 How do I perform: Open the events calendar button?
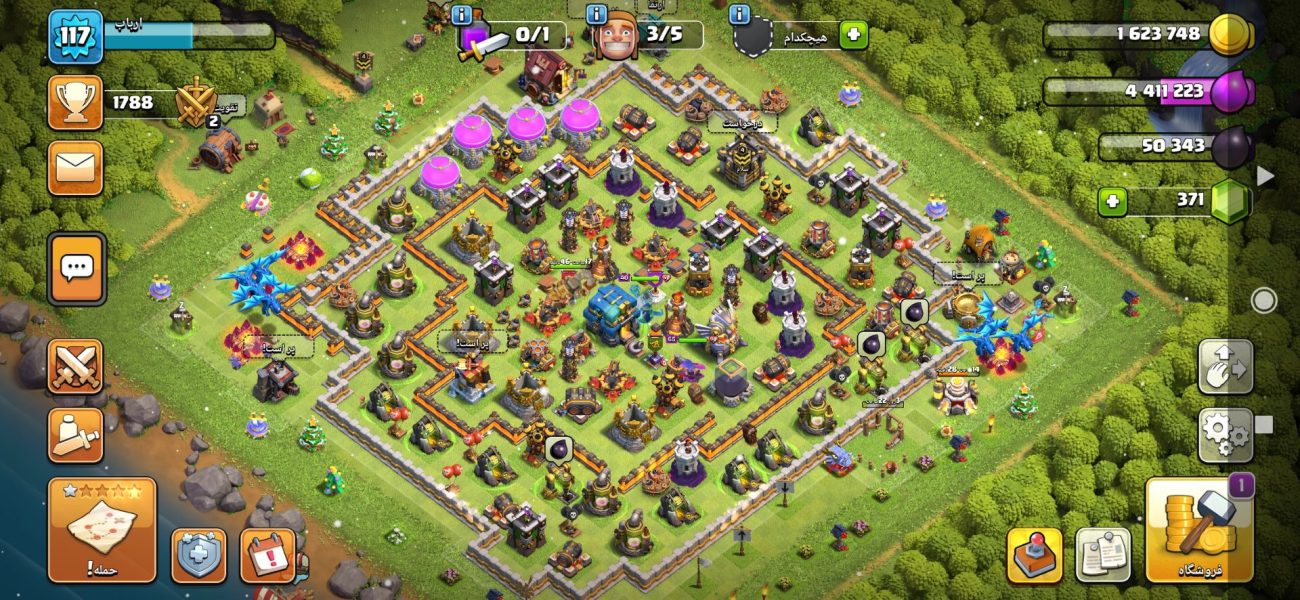[x=268, y=554]
